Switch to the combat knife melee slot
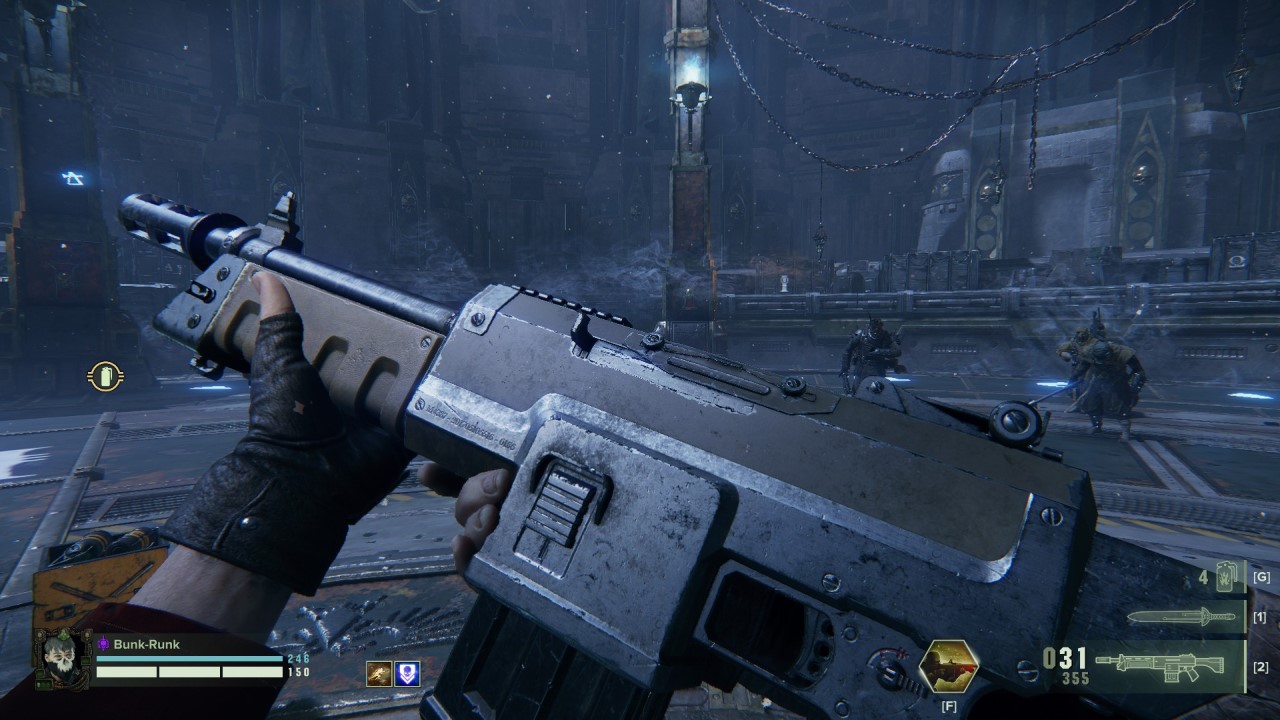1280x720 pixels. pyautogui.click(x=1181, y=617)
